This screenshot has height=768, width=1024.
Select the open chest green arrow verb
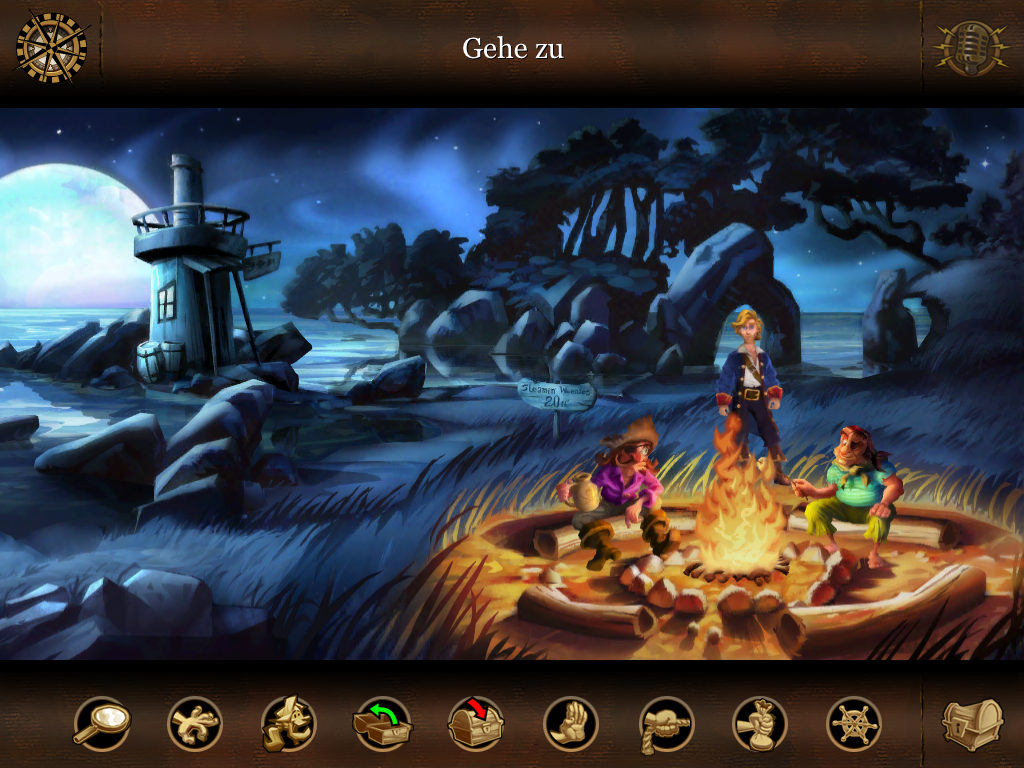click(383, 723)
